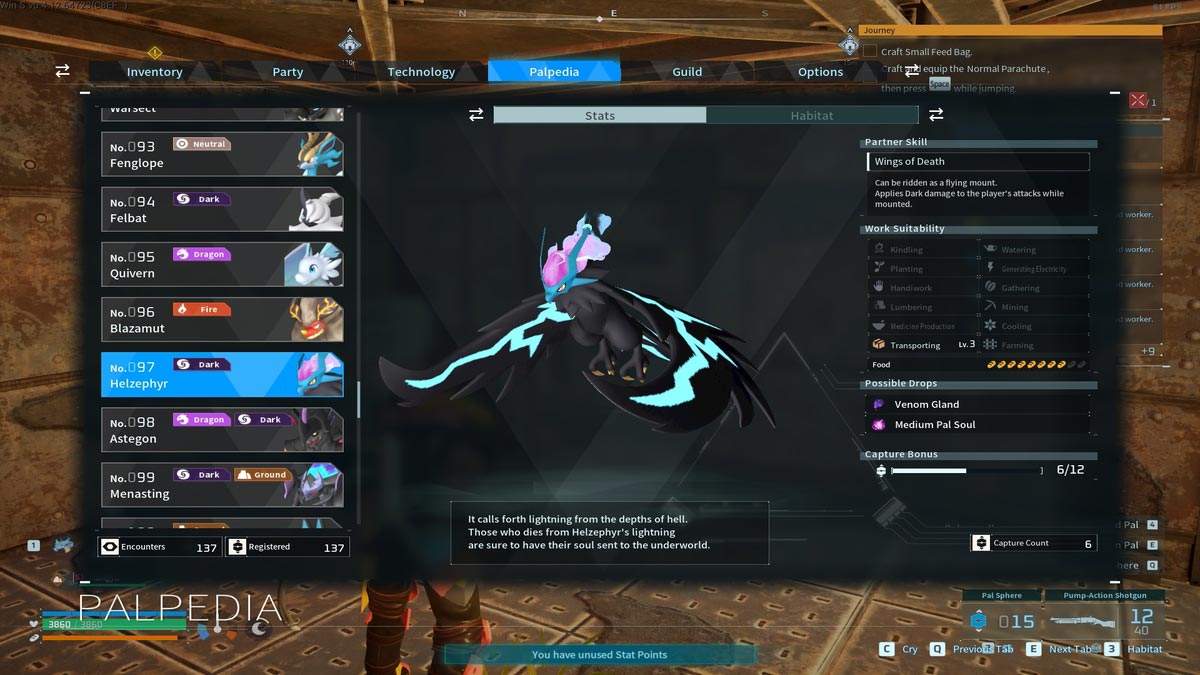Choose Felbat in the Pal list

(222, 209)
